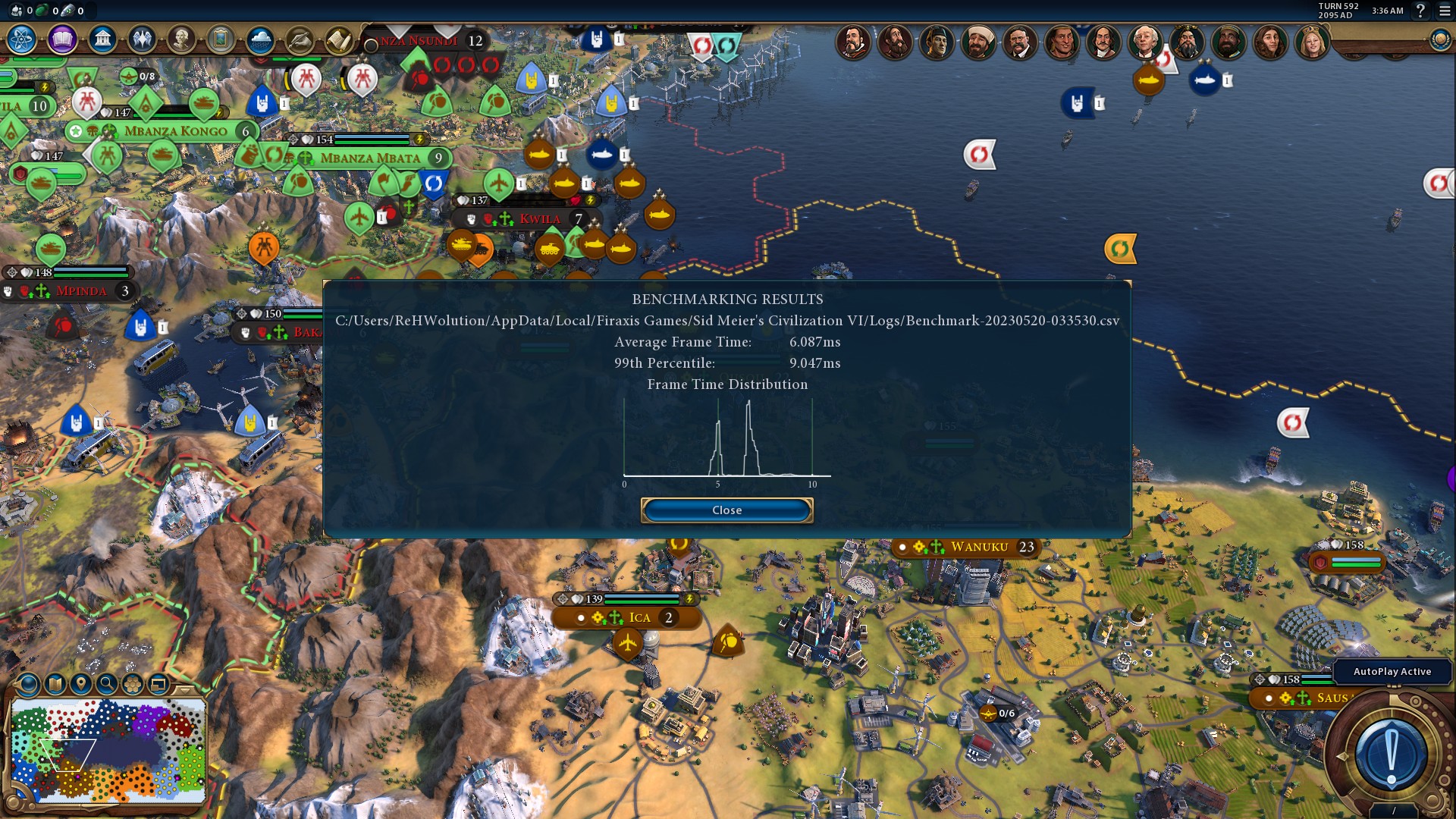1456x819 pixels.
Task: Open the map search magnifying glass
Action: [107, 684]
